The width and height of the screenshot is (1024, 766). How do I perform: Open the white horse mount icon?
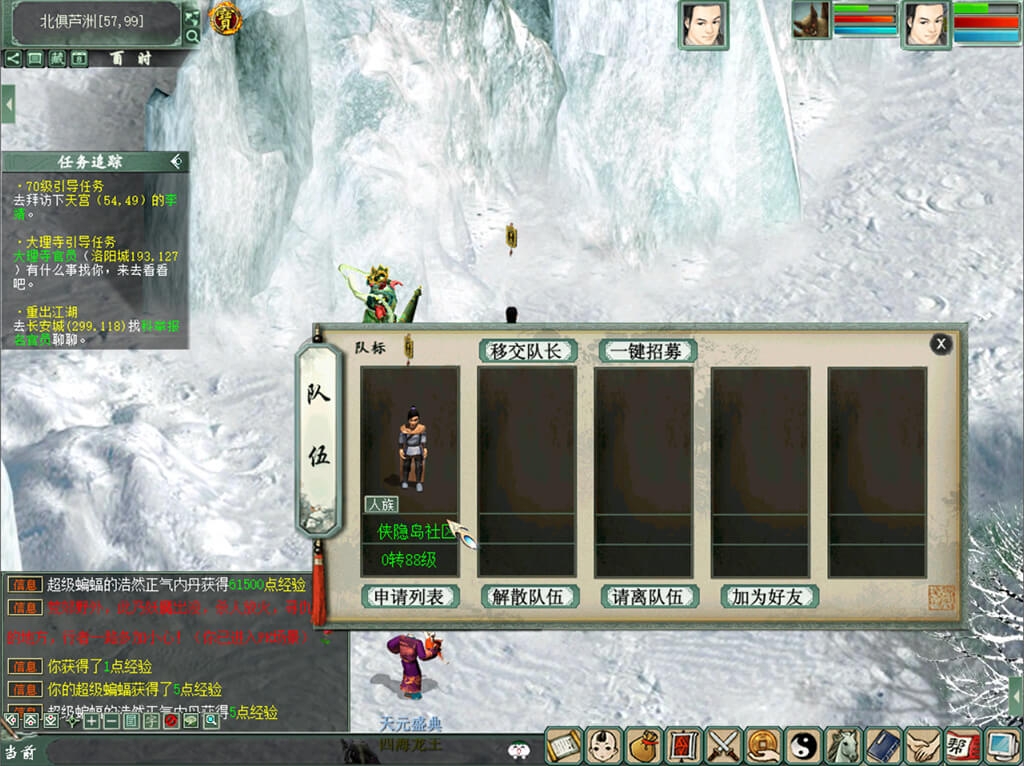point(843,746)
